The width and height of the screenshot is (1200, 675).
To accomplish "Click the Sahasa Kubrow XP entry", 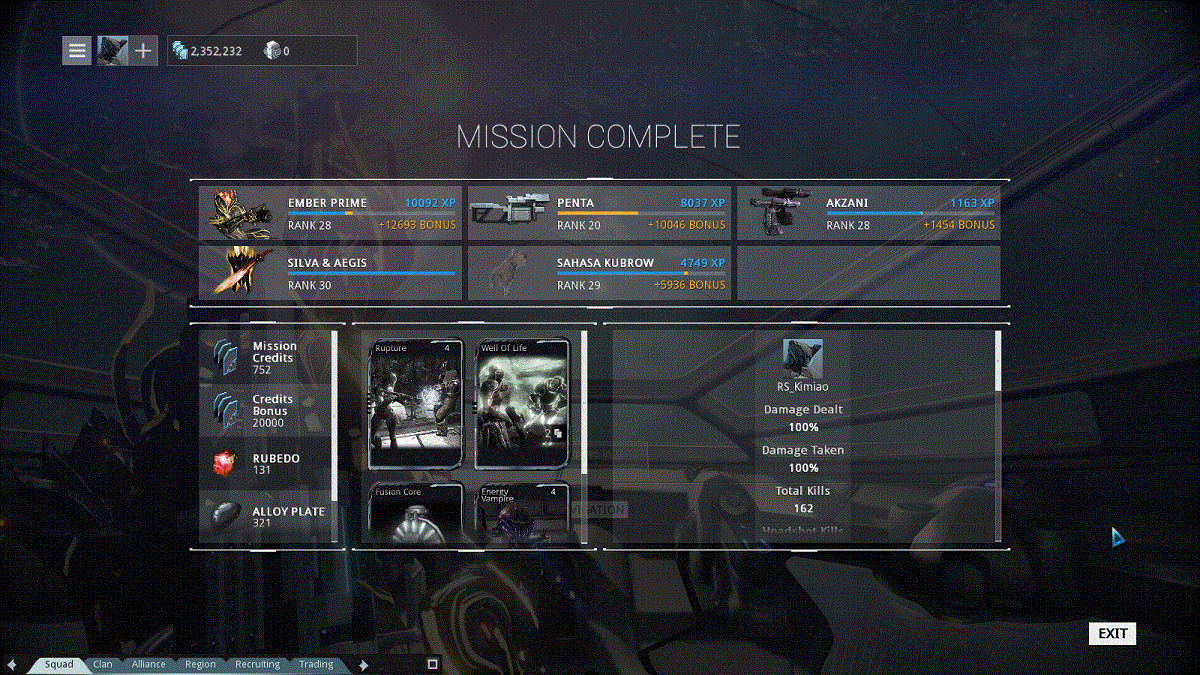I will click(x=599, y=273).
